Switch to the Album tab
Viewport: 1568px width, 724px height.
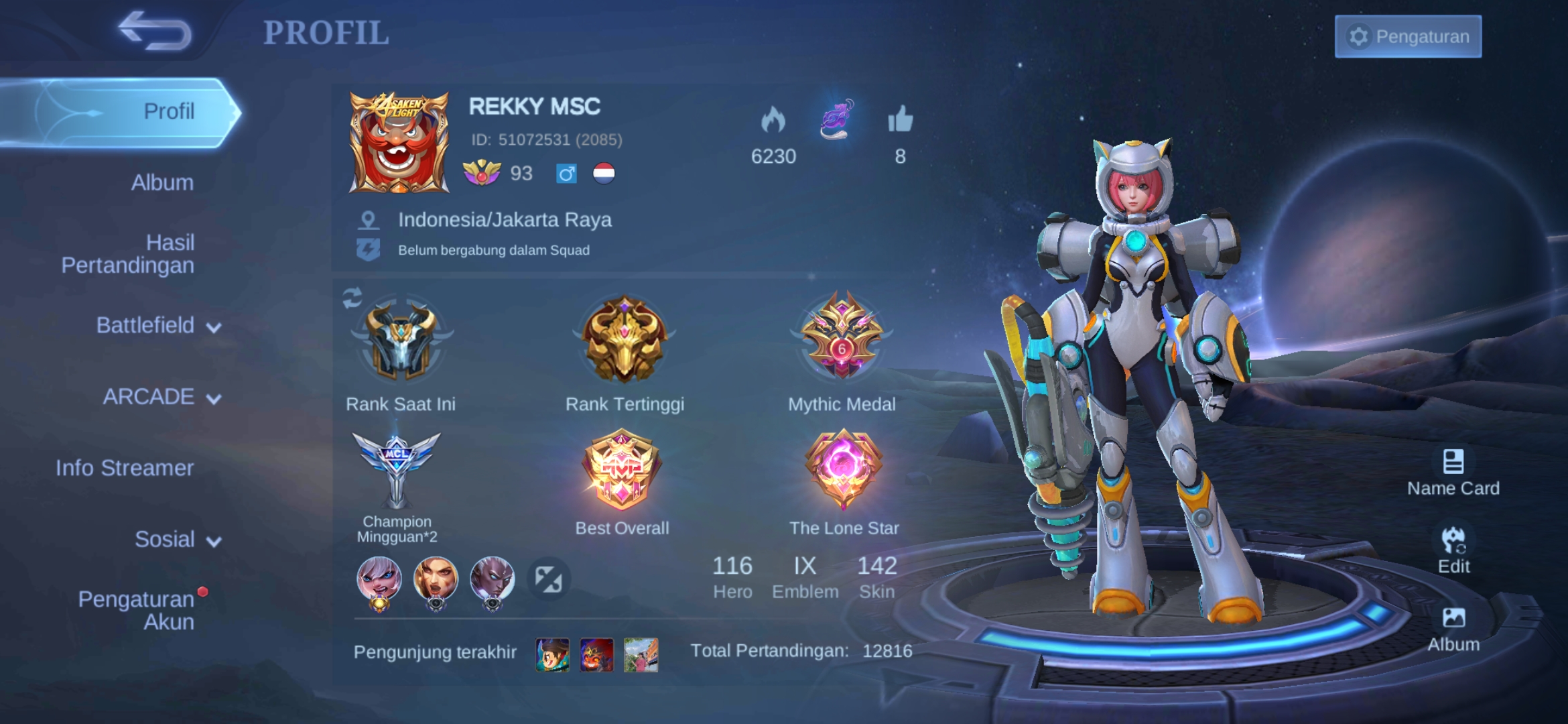pyautogui.click(x=161, y=182)
